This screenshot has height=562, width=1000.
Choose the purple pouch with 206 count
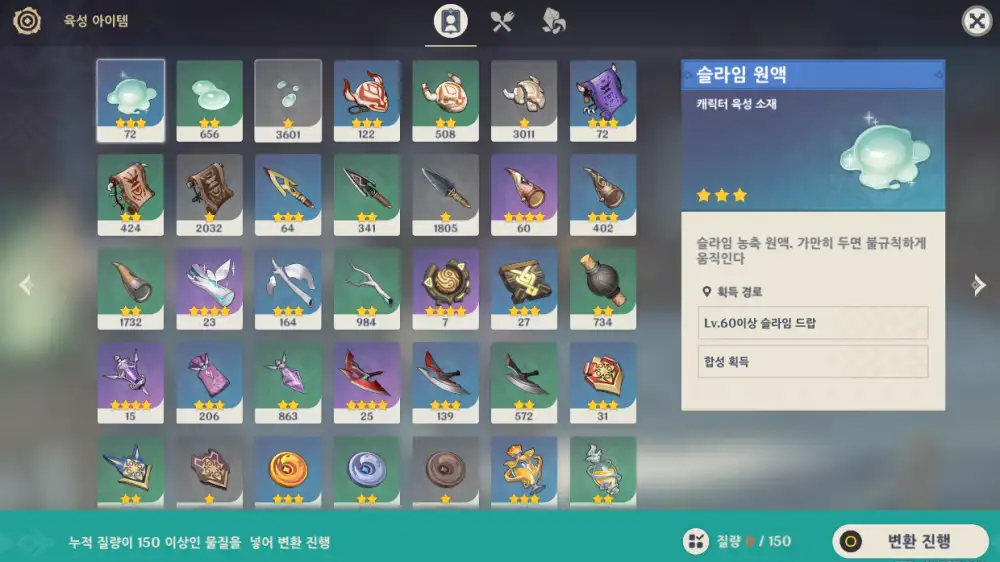point(210,381)
